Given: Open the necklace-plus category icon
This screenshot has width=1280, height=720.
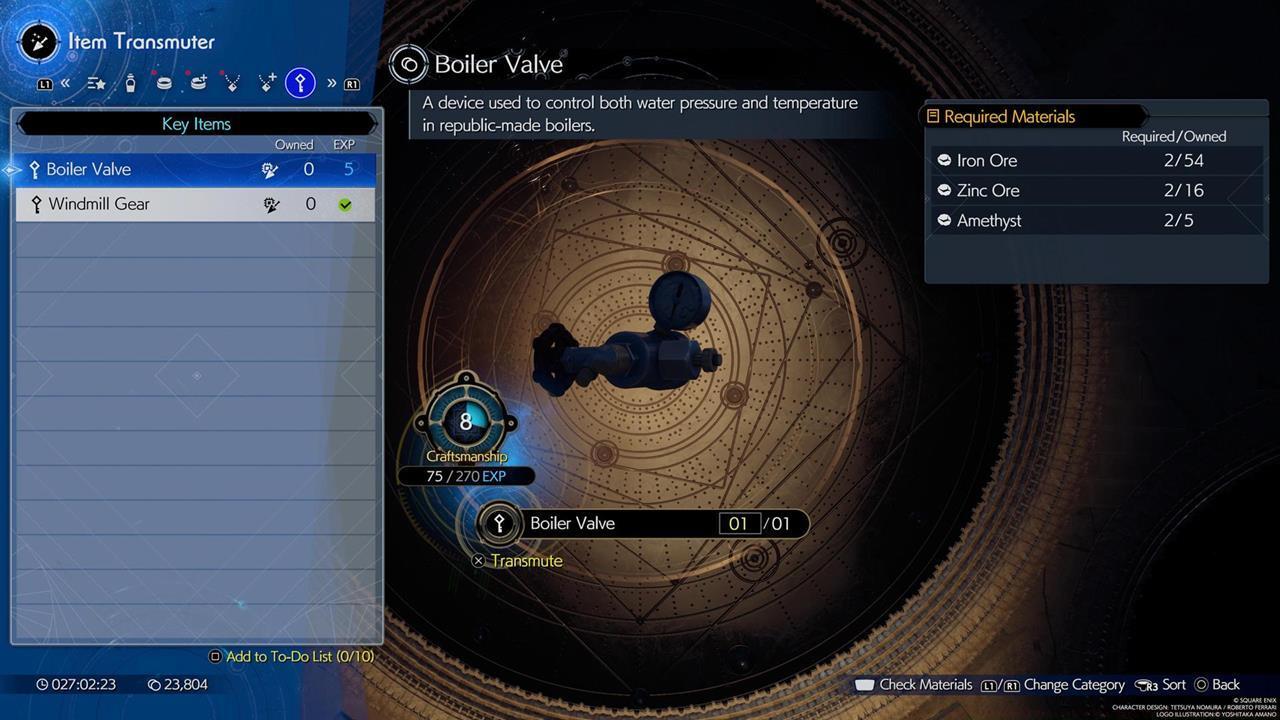Looking at the screenshot, I should (x=267, y=83).
